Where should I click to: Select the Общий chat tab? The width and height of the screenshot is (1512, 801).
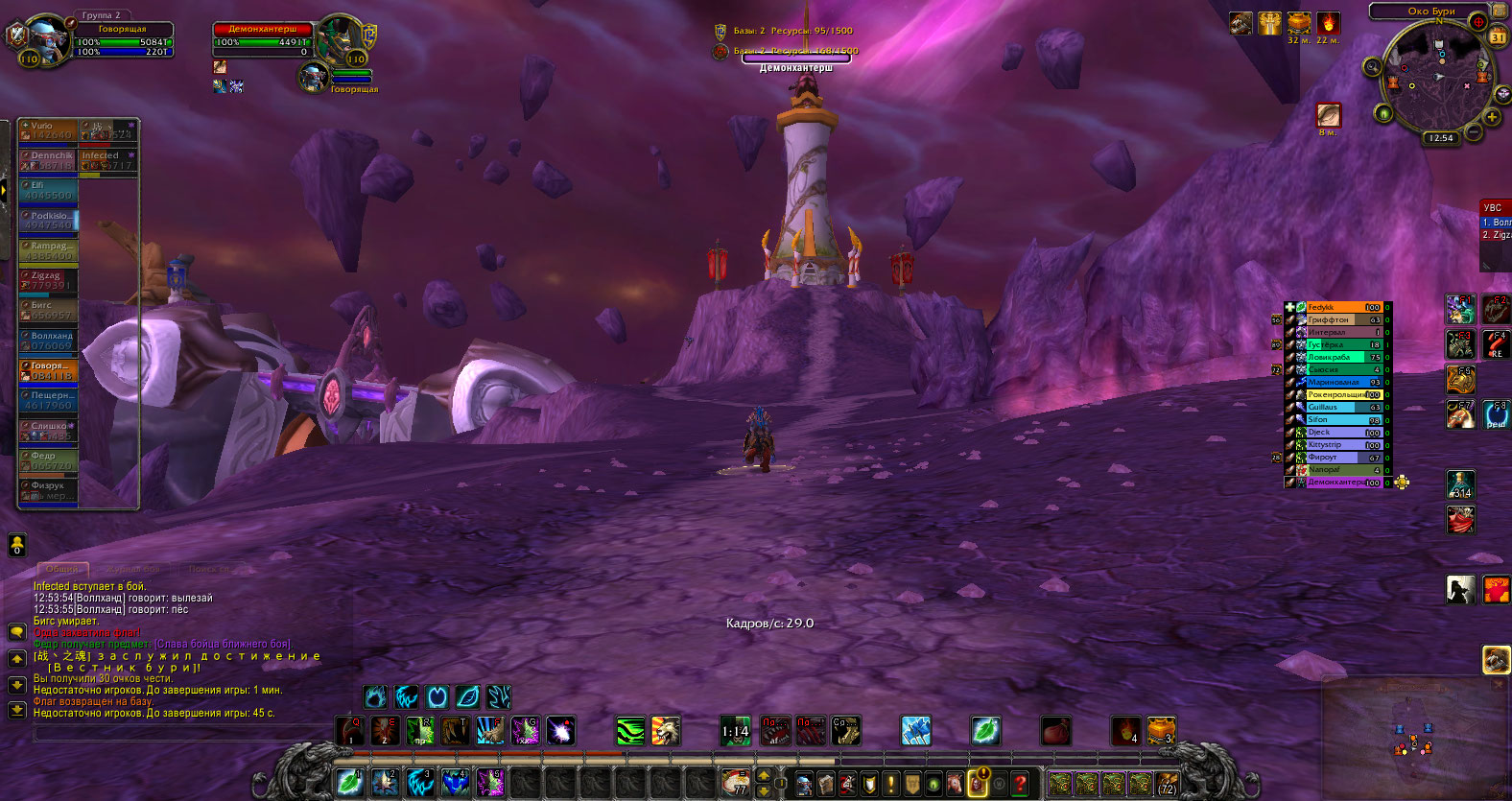(63, 569)
